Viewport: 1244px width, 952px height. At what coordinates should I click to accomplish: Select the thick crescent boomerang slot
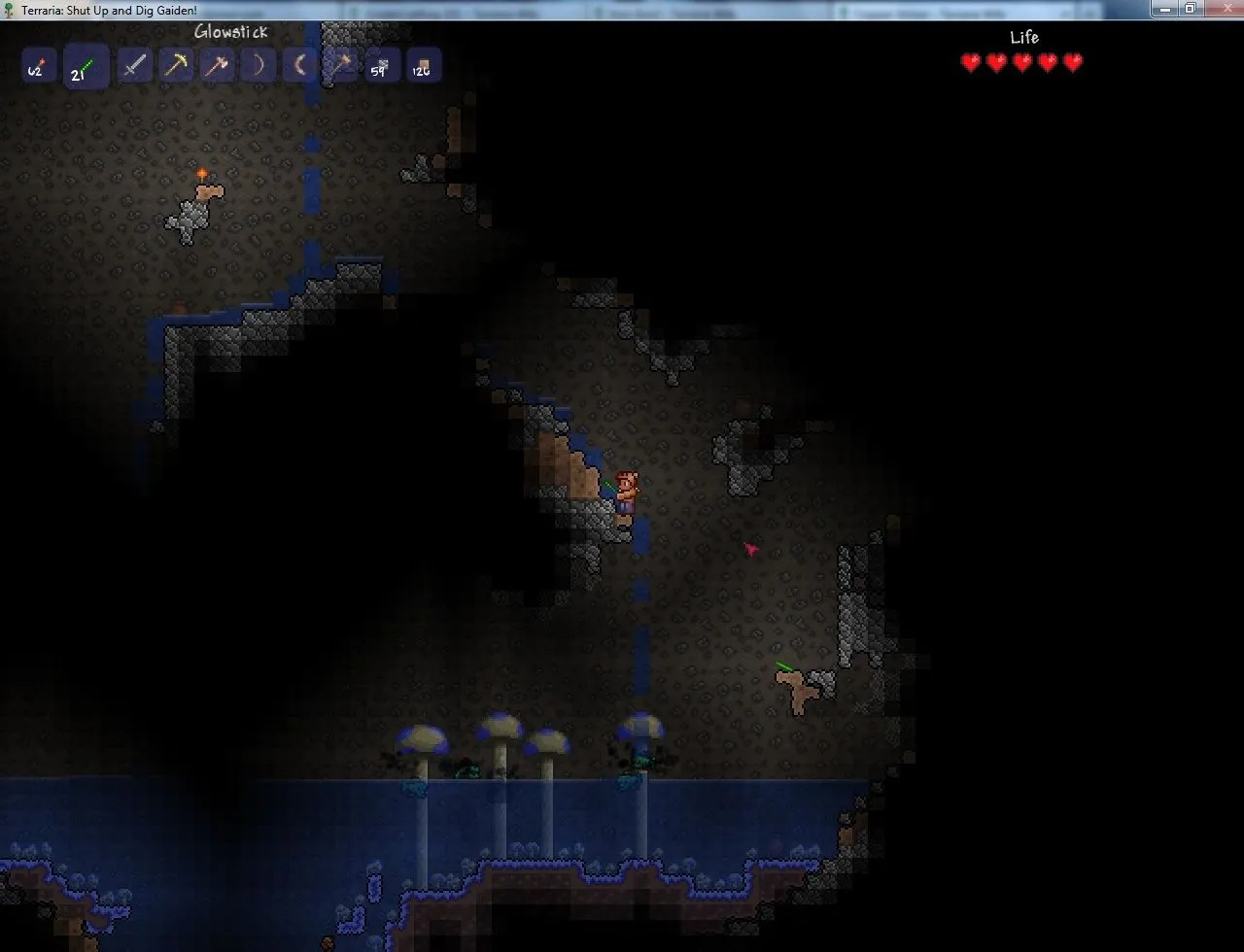pyautogui.click(x=299, y=66)
